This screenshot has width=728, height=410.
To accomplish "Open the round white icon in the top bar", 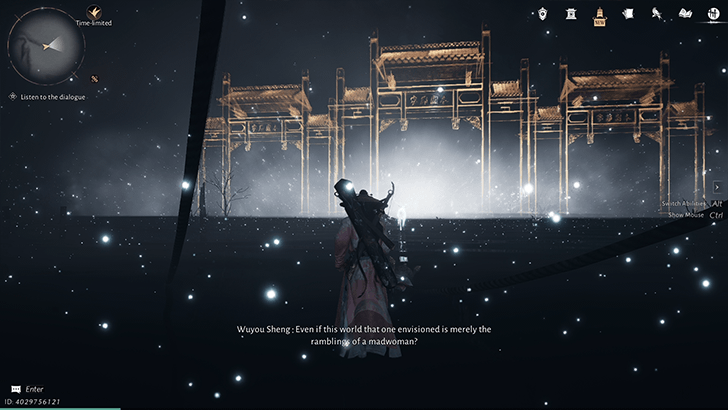I will (714, 14).
